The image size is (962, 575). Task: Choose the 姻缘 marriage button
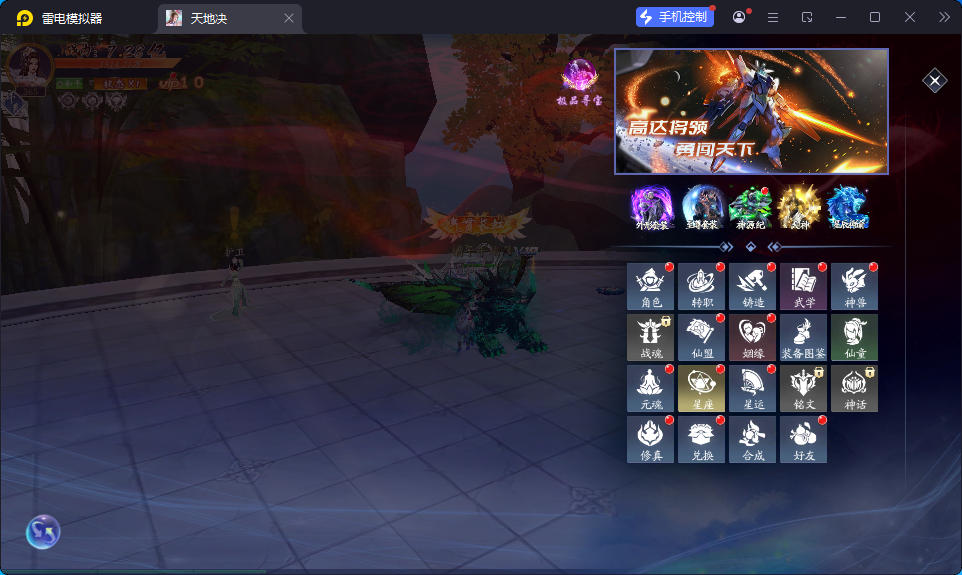[x=753, y=337]
